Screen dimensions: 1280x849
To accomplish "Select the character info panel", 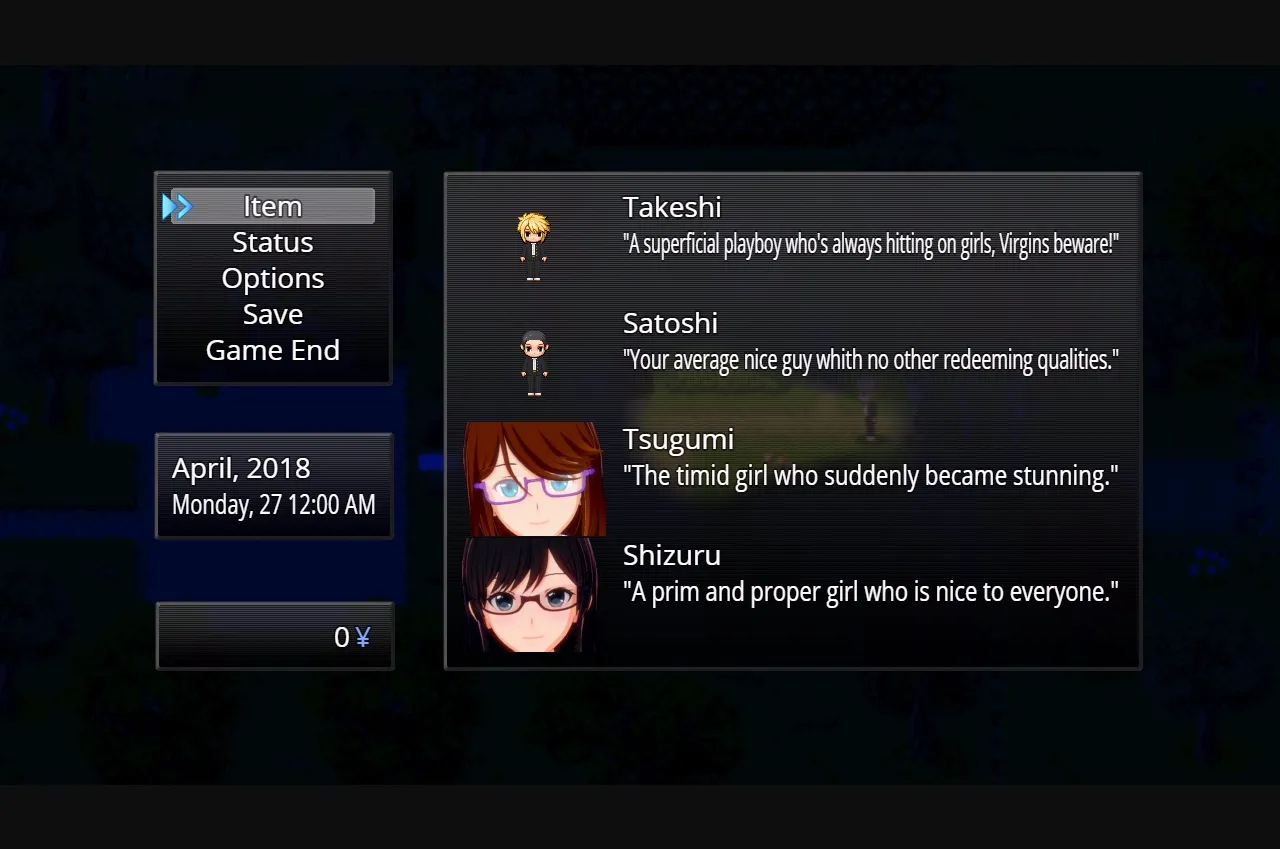I will (792, 420).
